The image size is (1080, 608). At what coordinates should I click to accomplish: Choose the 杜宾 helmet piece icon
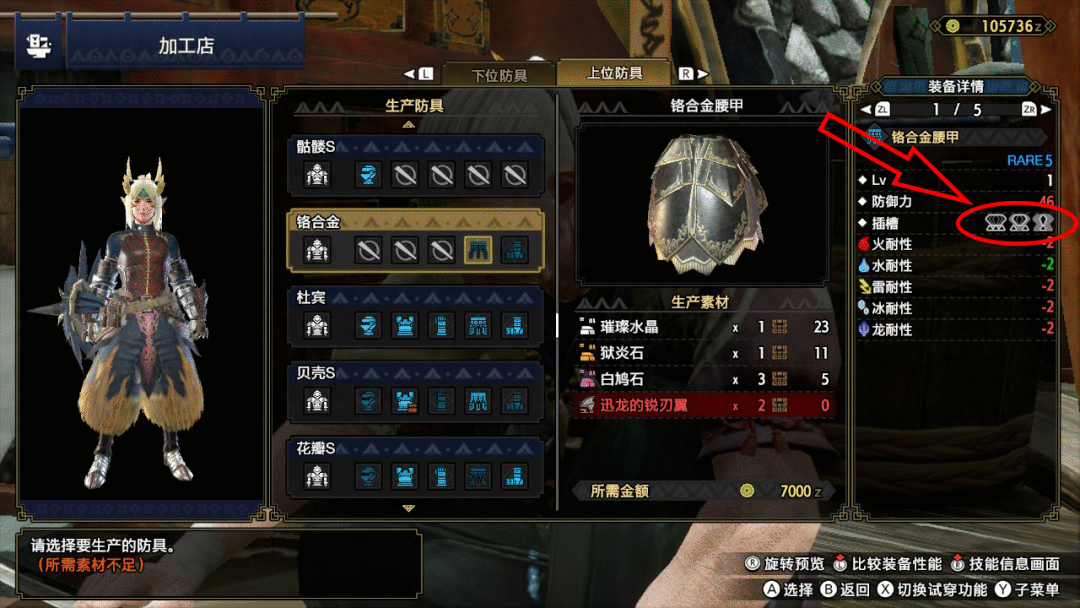pyautogui.click(x=368, y=326)
